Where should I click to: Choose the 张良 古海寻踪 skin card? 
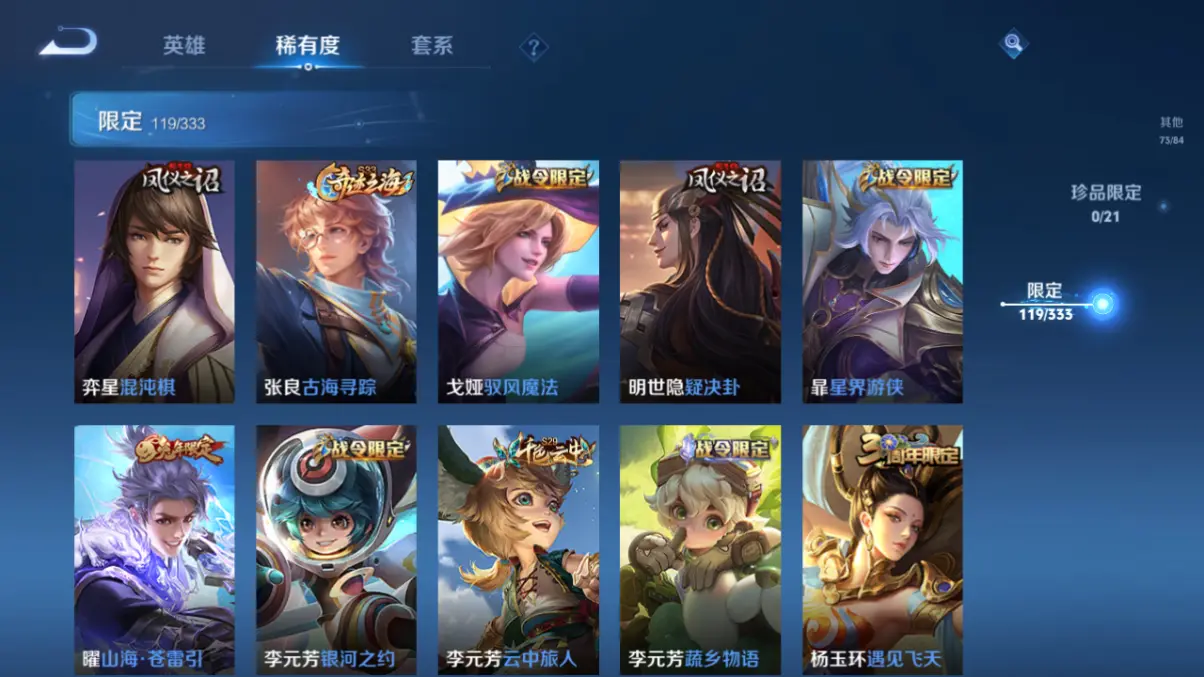[336, 281]
